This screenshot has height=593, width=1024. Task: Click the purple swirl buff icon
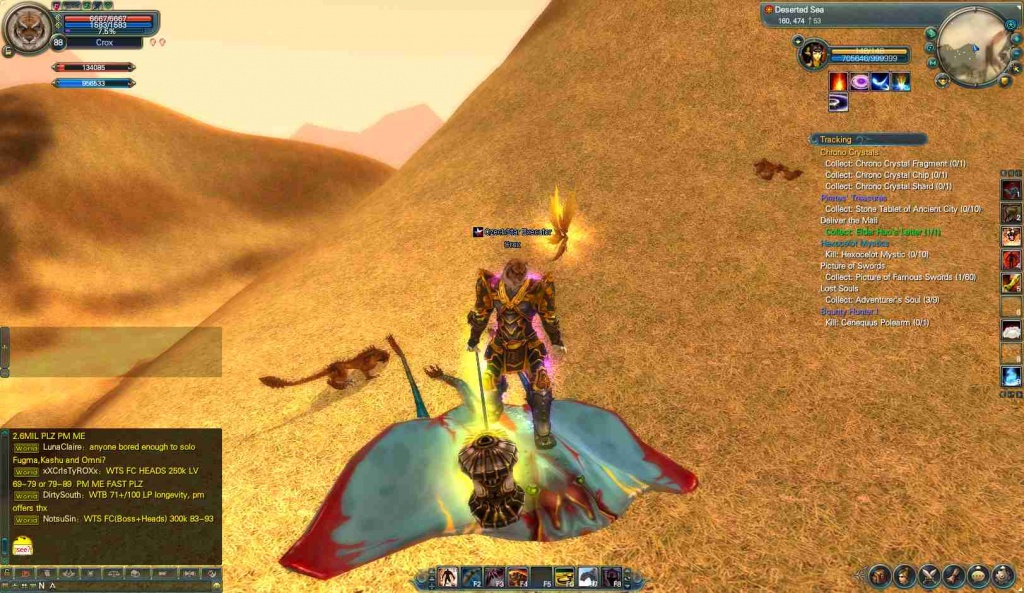[859, 82]
